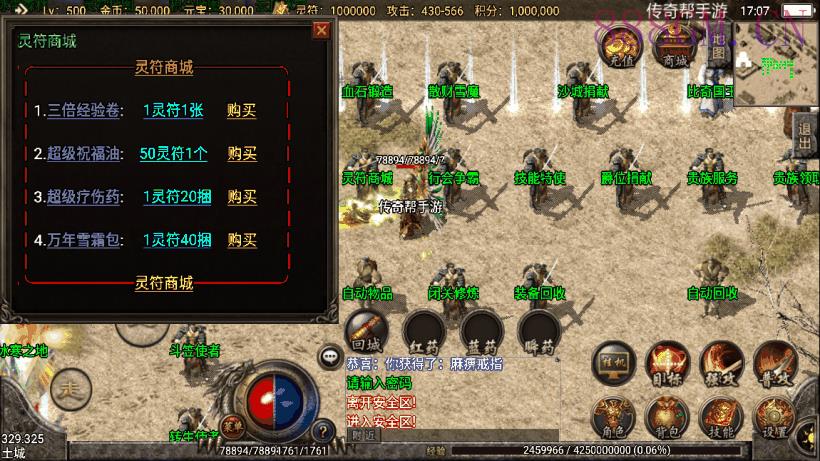Screen dimensions: 820x461
Task: Toggle 挂机 auto-battle mode
Action: tap(612, 364)
